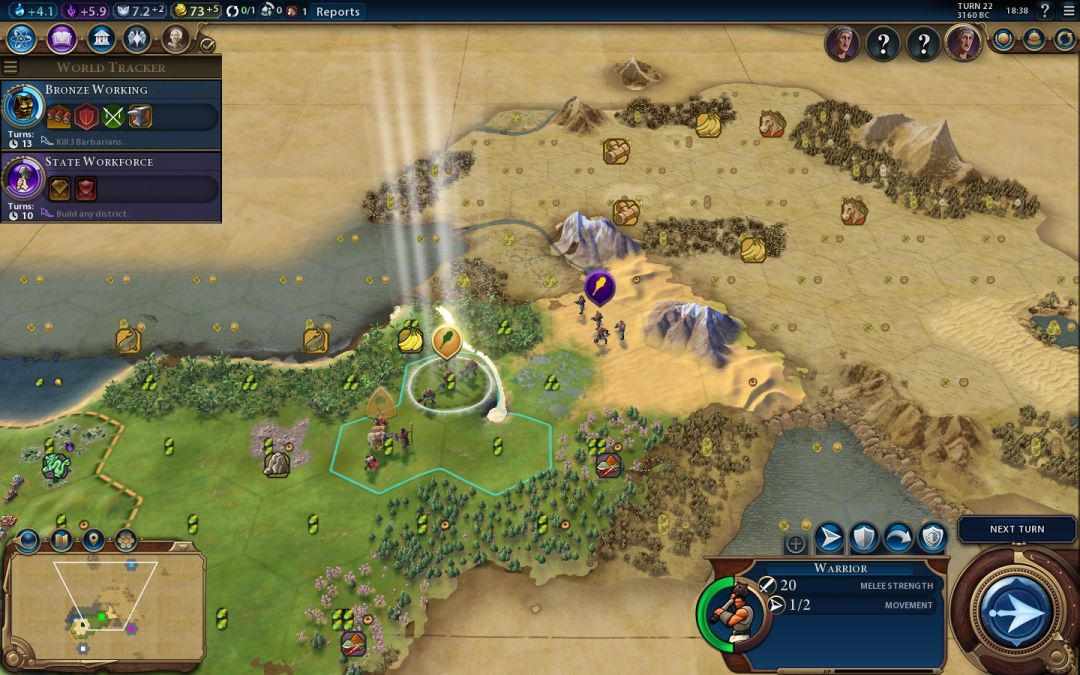Open the Technology tree with the atom icon
Screen dimensions: 1080x675
pos(22,39)
